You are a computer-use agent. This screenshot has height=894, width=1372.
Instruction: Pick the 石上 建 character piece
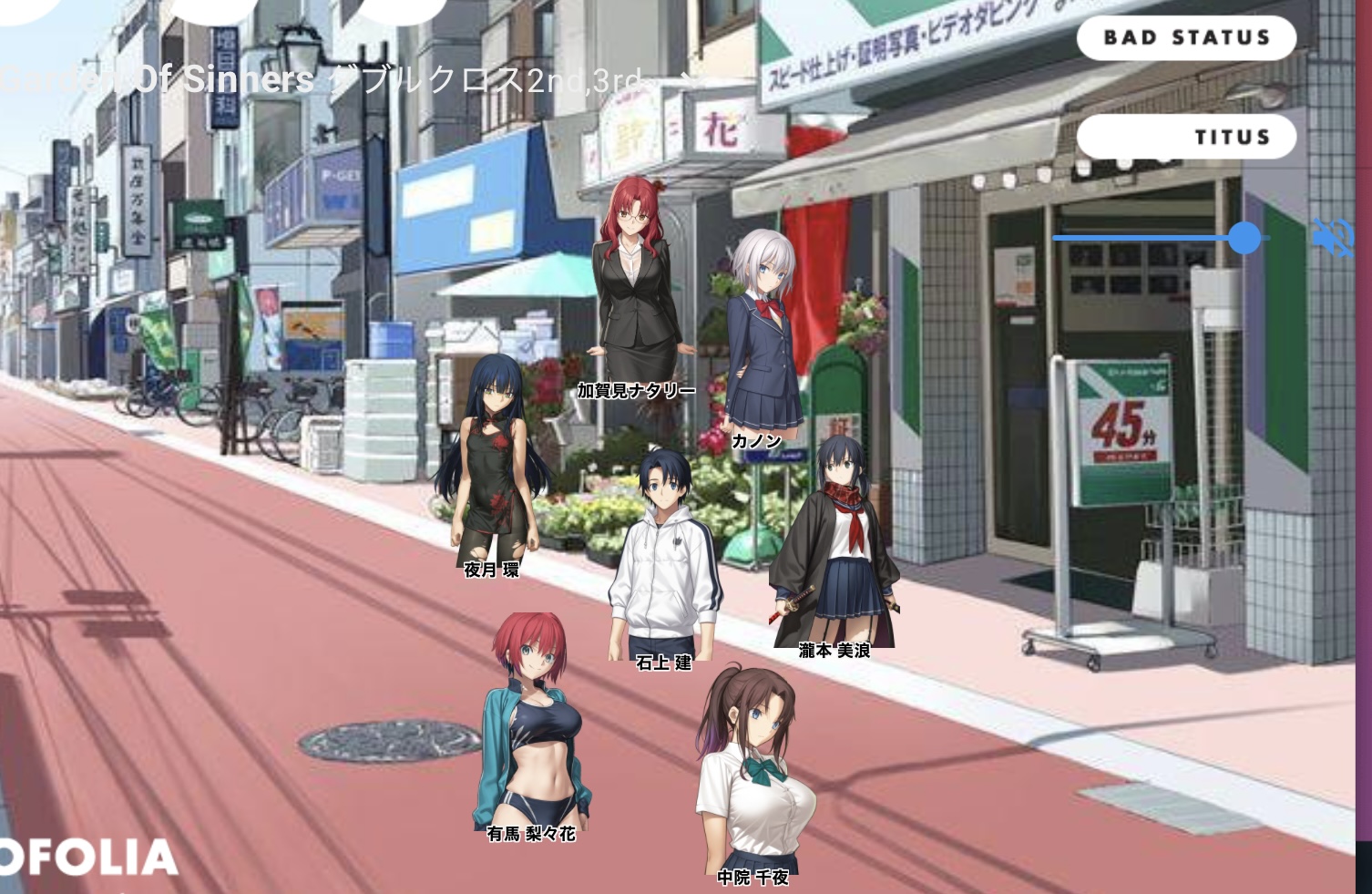[x=665, y=556]
